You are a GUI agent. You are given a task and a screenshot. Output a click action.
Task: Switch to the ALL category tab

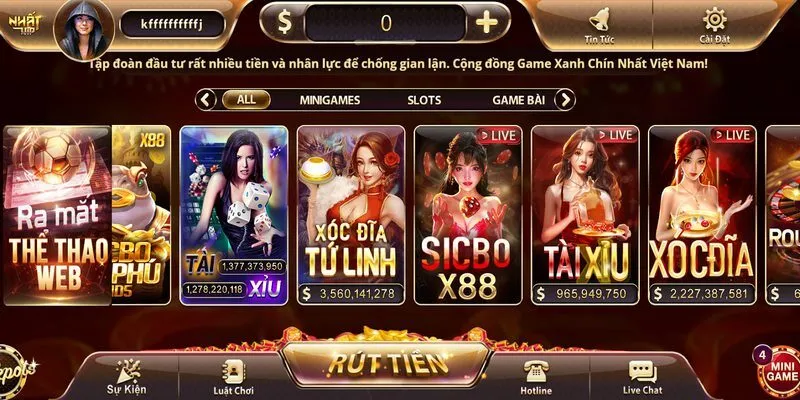coord(246,100)
